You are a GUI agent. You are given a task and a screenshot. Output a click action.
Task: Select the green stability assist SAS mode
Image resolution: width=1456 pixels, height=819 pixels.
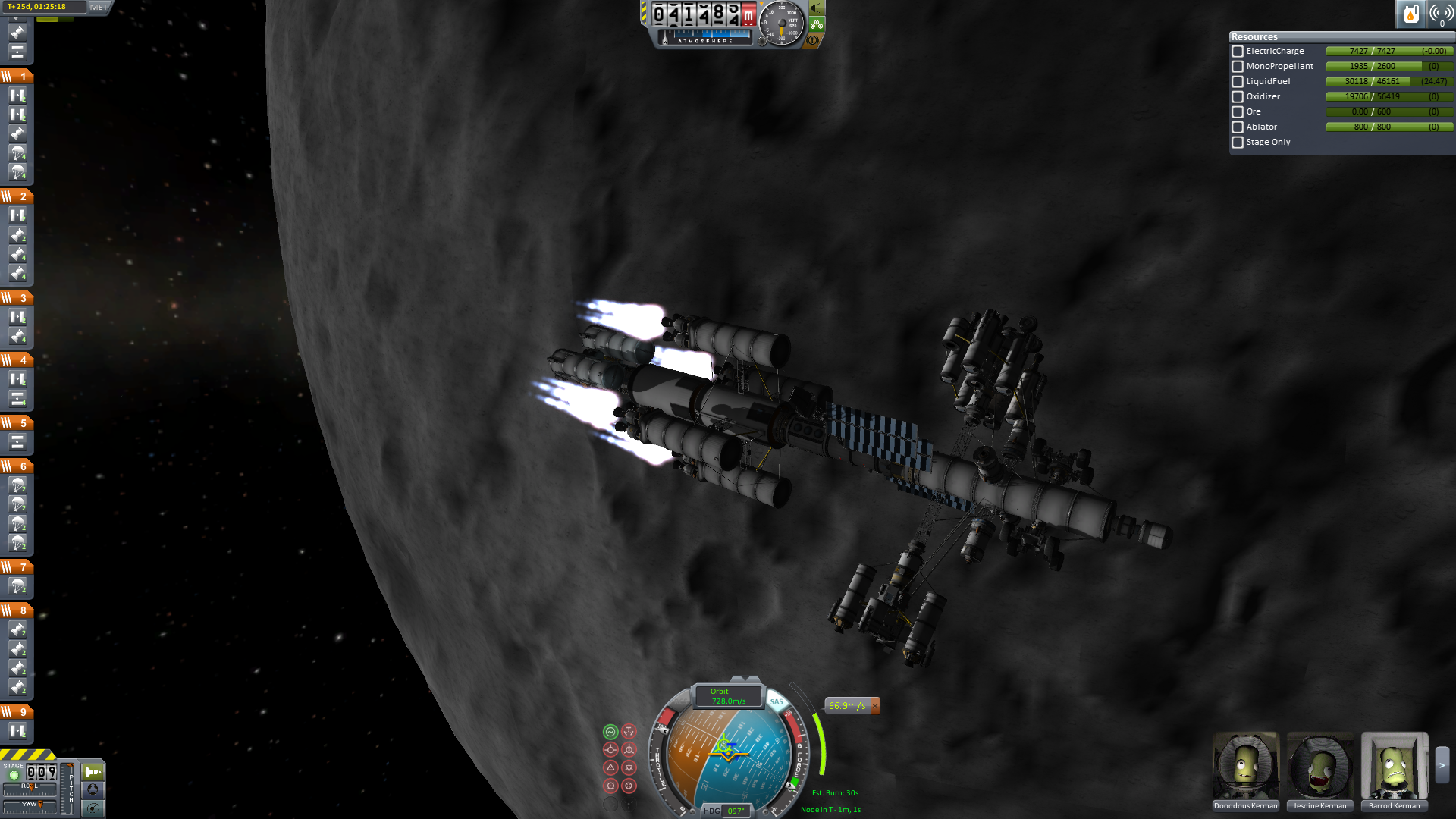pos(610,732)
